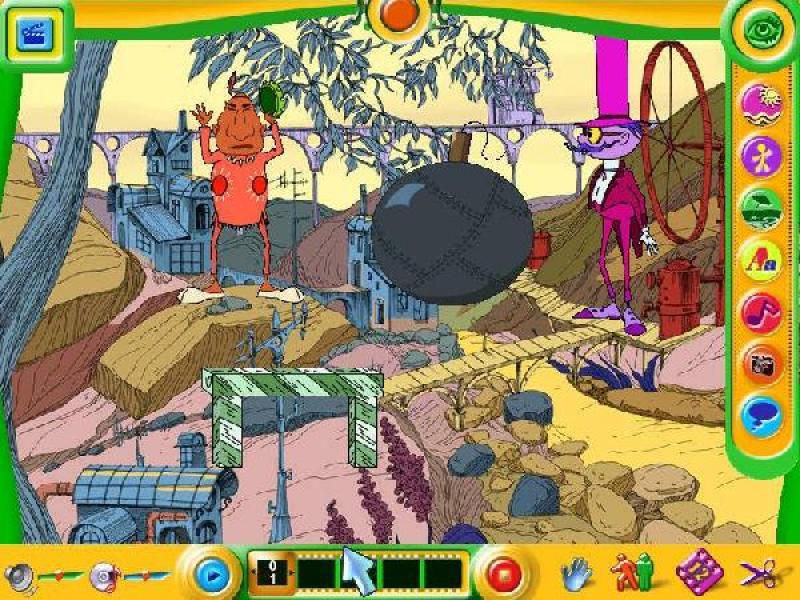The width and height of the screenshot is (800, 600).
Task: Choose the letters text tool
Action: [x=760, y=260]
